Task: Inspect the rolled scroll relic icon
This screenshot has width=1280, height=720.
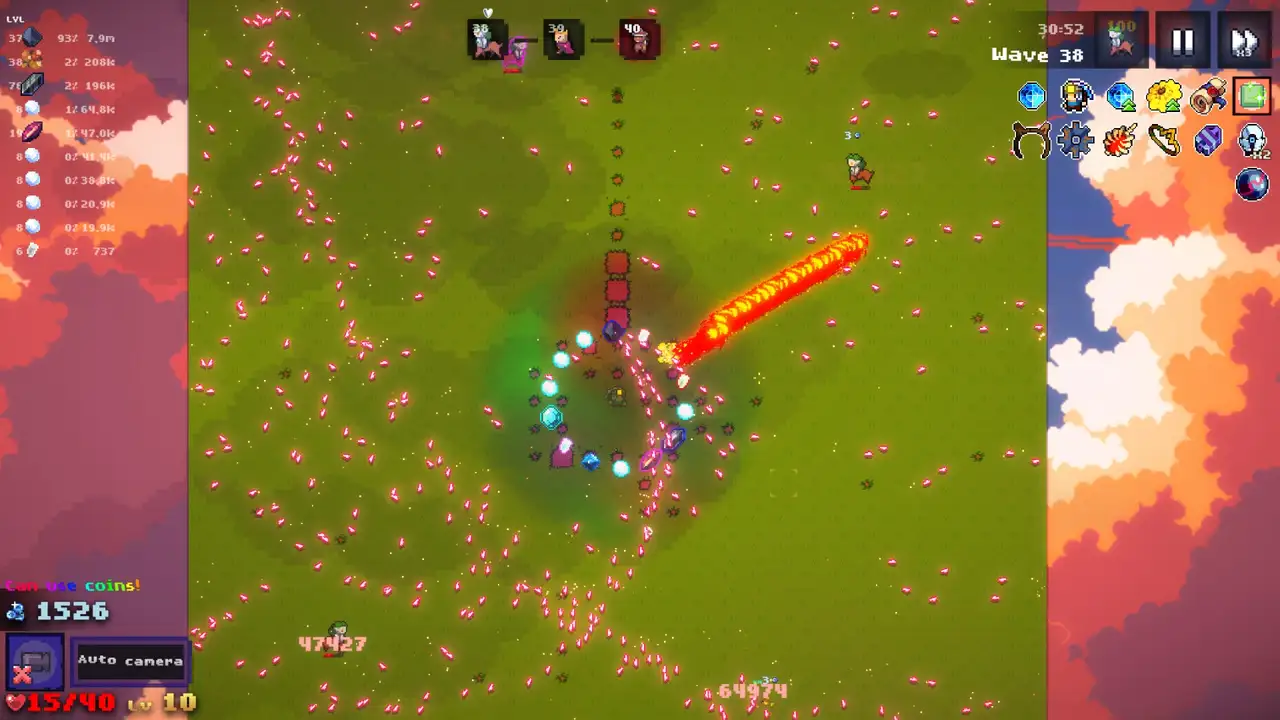Action: [1208, 96]
